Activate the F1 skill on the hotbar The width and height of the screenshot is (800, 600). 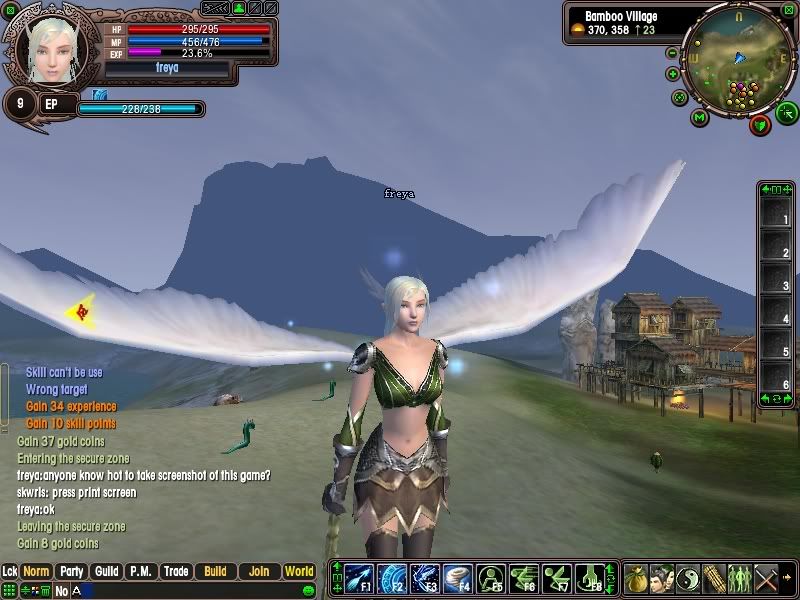[x=359, y=579]
